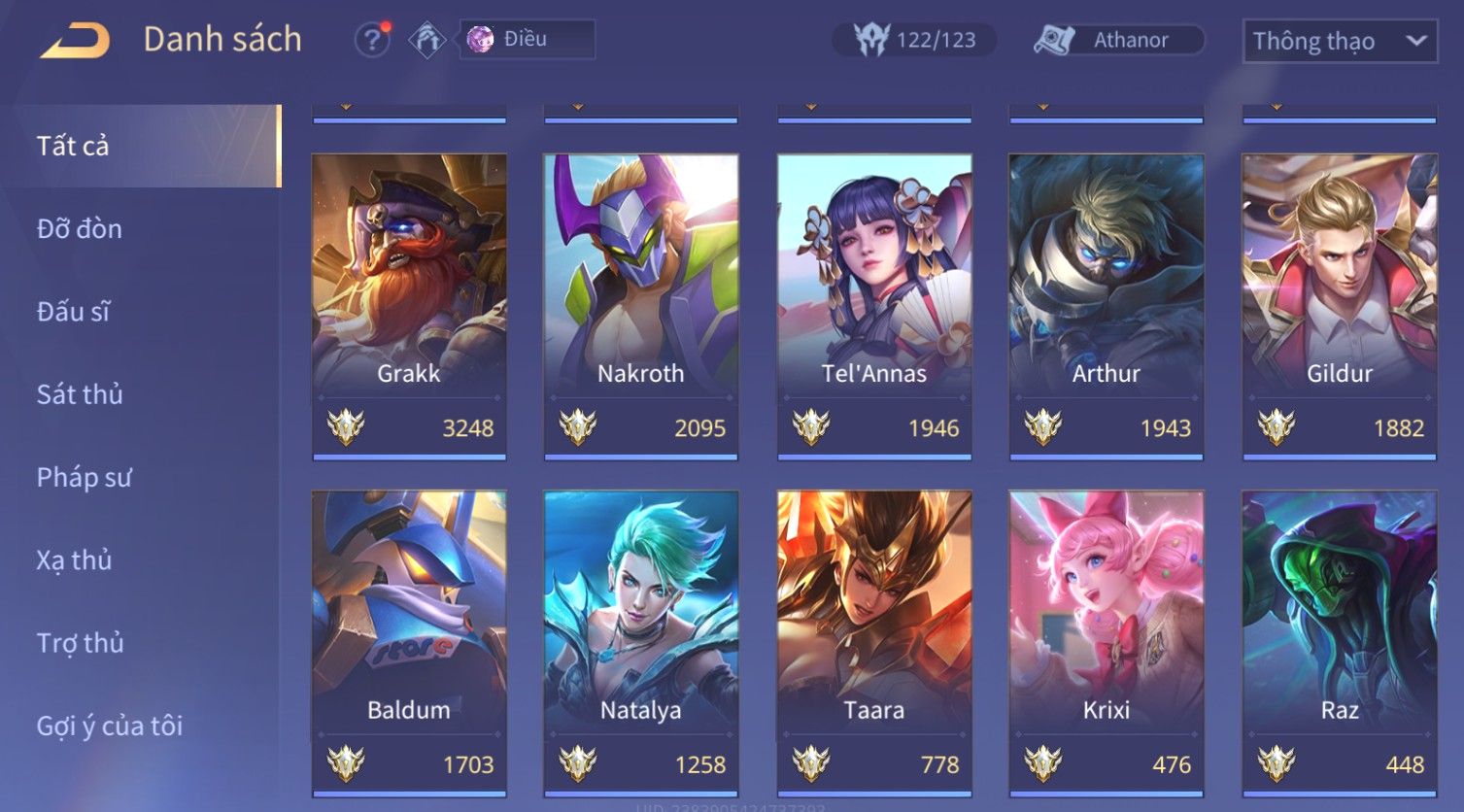
Task: Open the Thông thạo sort dropdown
Action: (x=1339, y=41)
